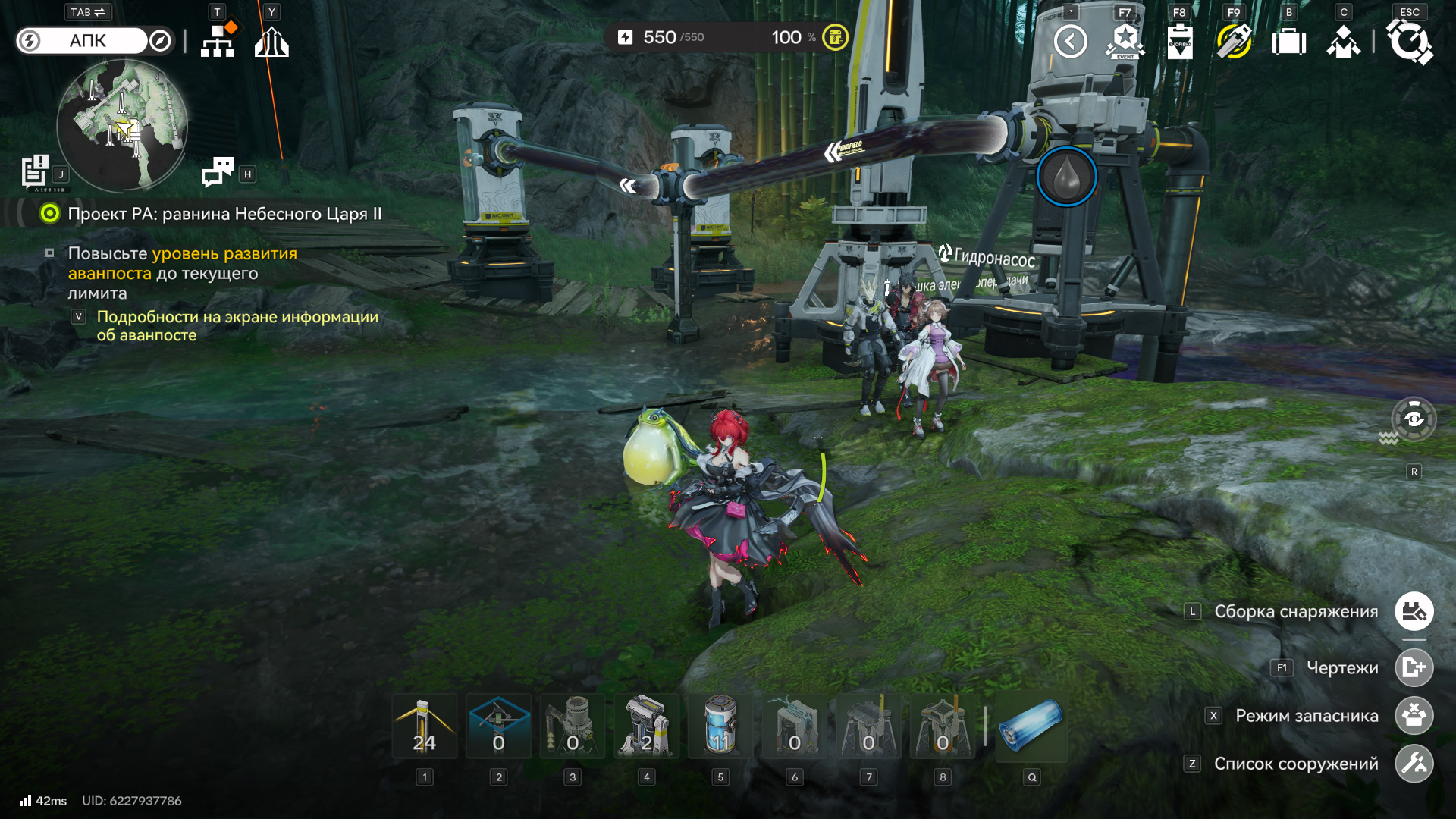Open the tech tree hierarchy icon
1456x819 pixels.
pos(218,41)
